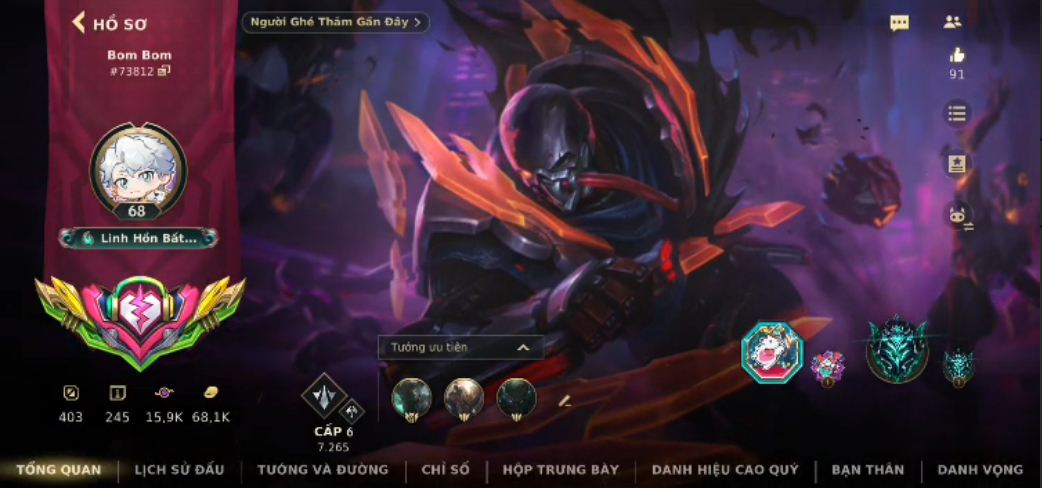Open the chat speech bubble icon
The image size is (1042, 488).
899,23
